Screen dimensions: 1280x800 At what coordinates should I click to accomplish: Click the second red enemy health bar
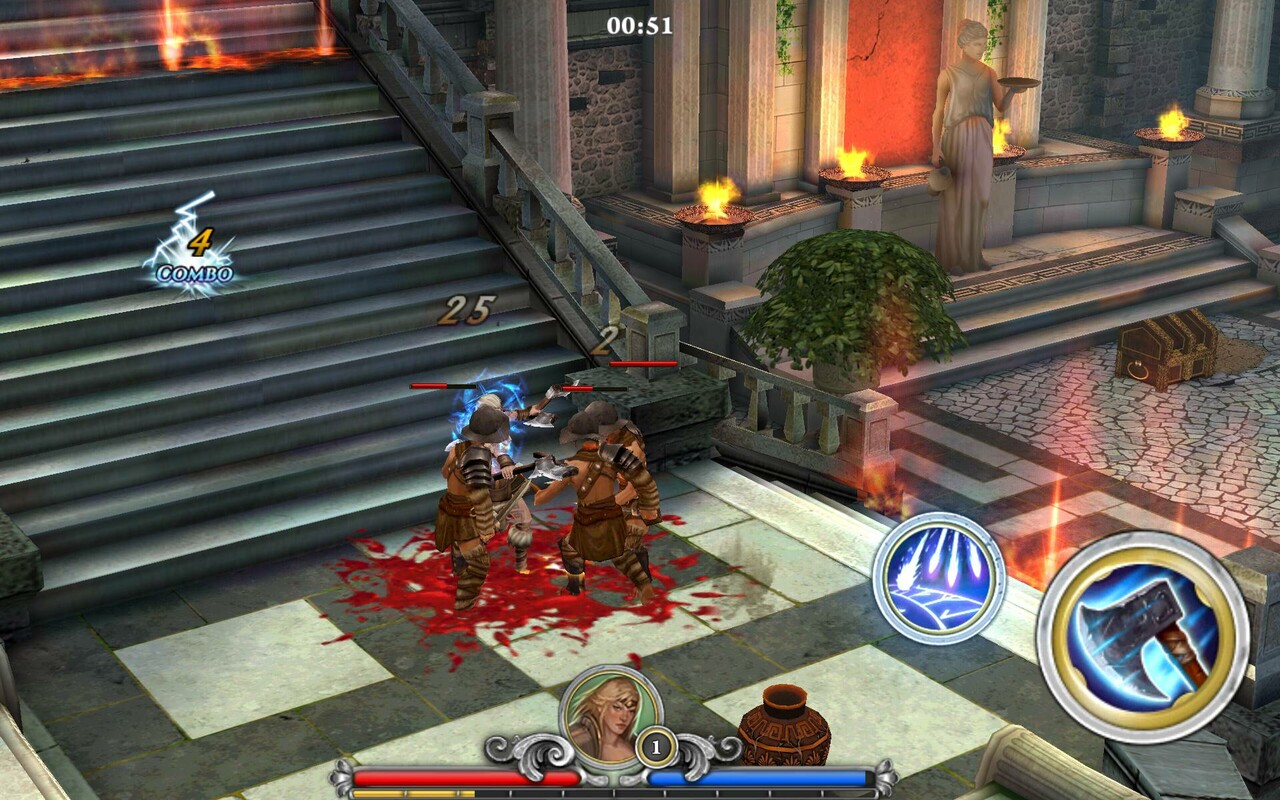coord(593,390)
